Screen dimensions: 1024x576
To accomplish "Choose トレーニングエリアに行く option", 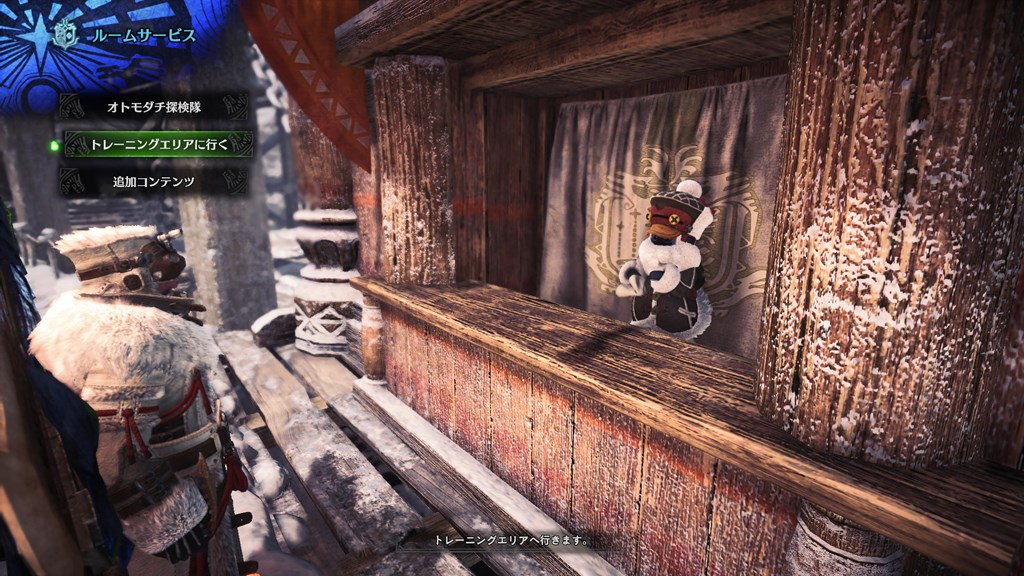I will [159, 144].
